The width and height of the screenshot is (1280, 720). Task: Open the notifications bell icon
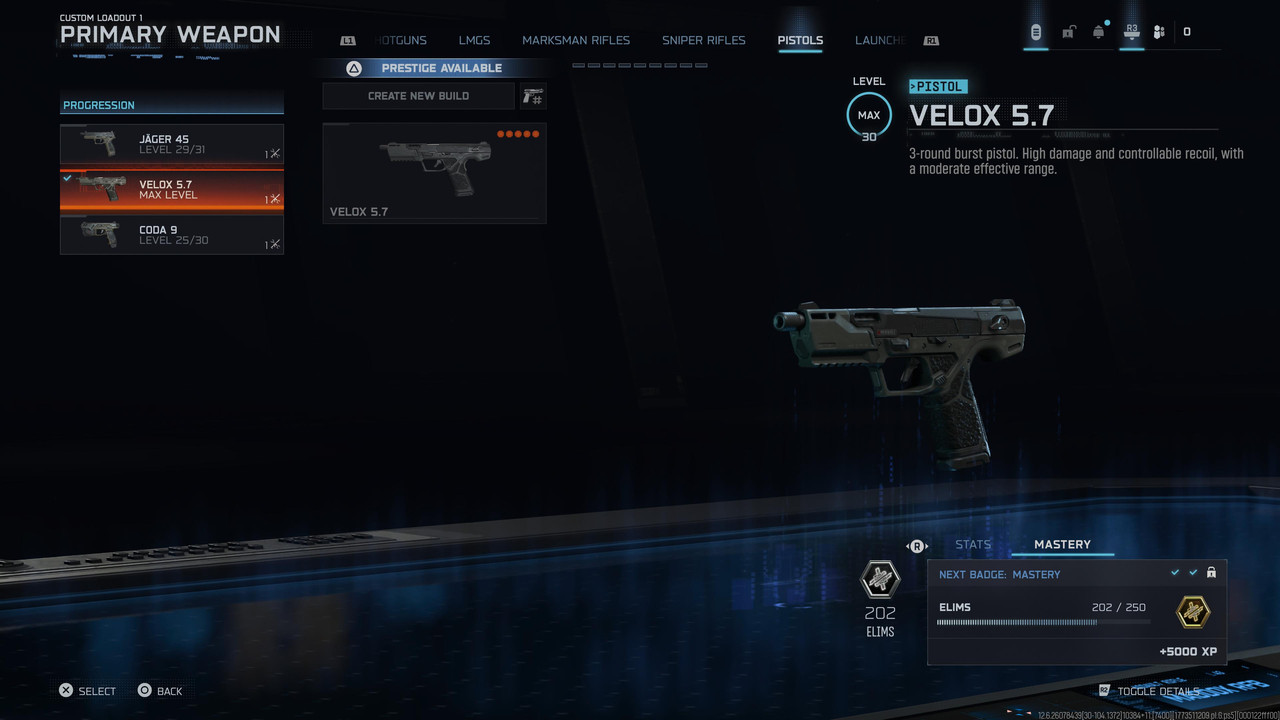click(1099, 32)
